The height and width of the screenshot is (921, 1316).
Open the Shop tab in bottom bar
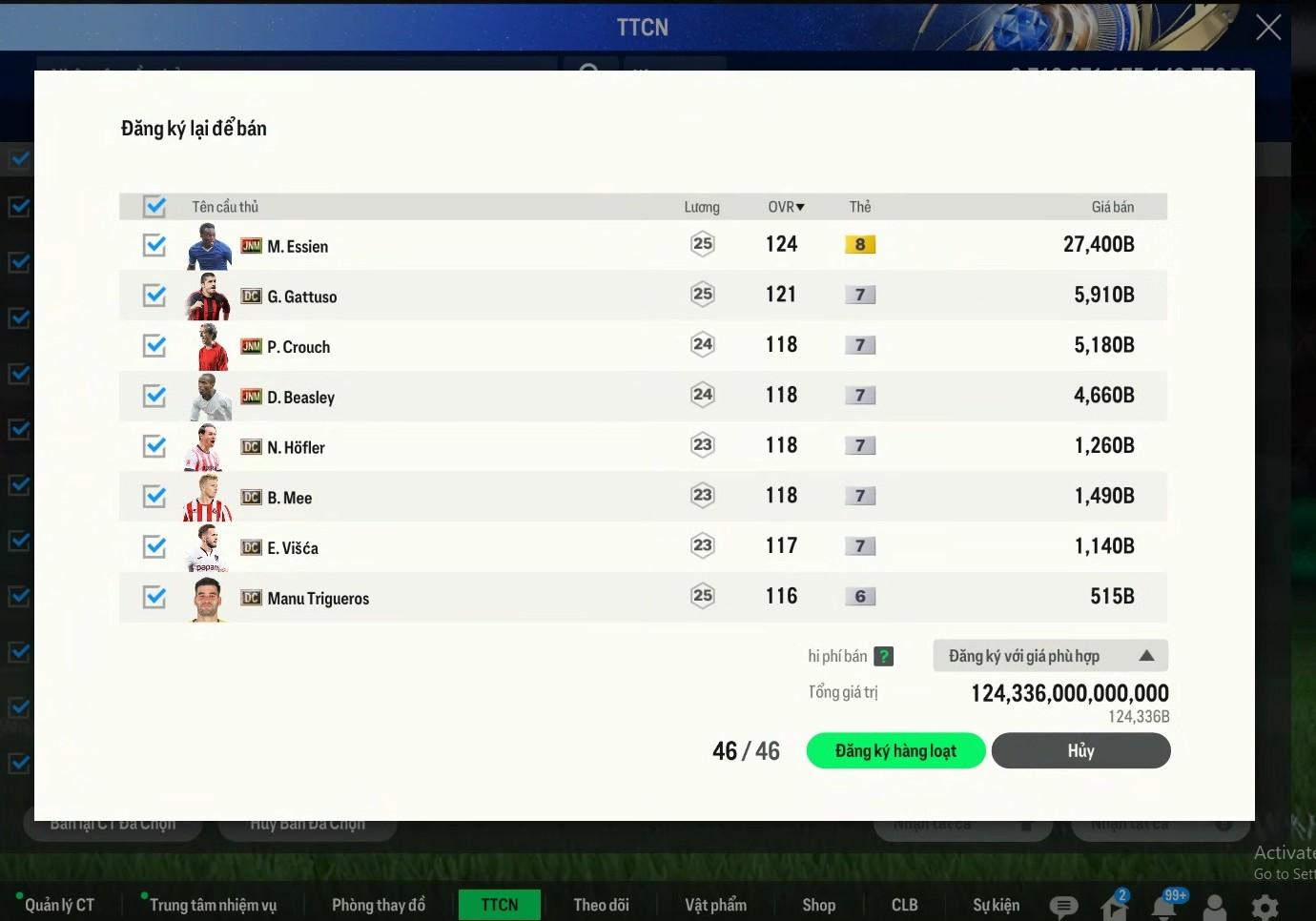(x=818, y=905)
